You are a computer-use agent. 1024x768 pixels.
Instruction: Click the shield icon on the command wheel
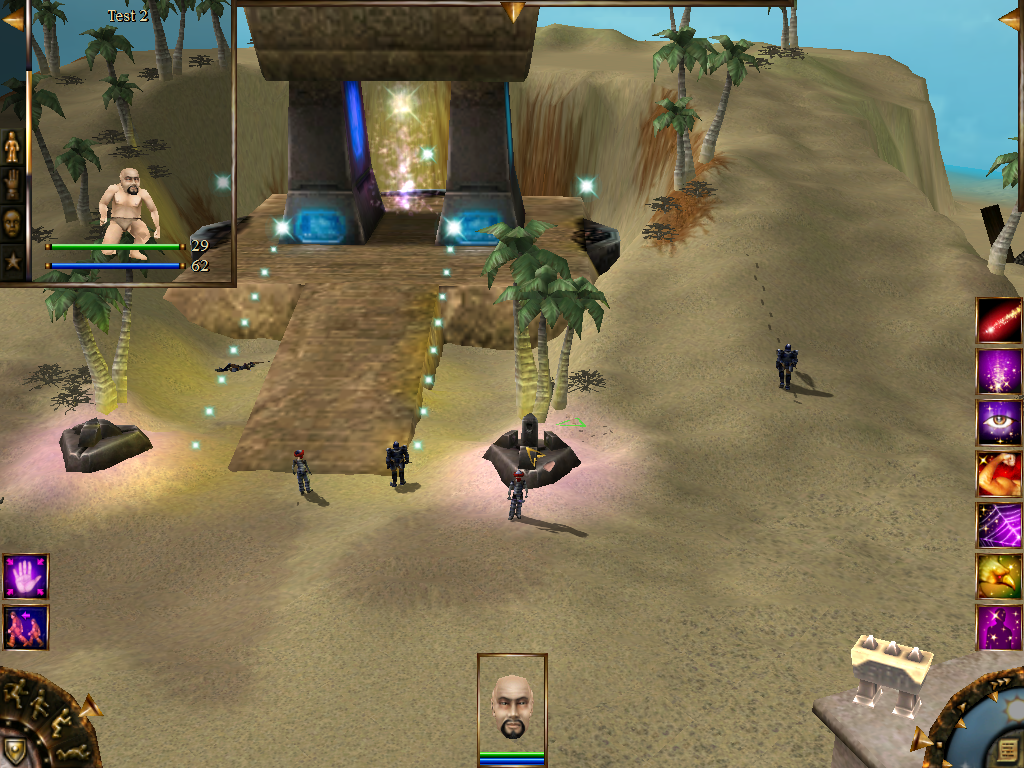tap(15, 750)
